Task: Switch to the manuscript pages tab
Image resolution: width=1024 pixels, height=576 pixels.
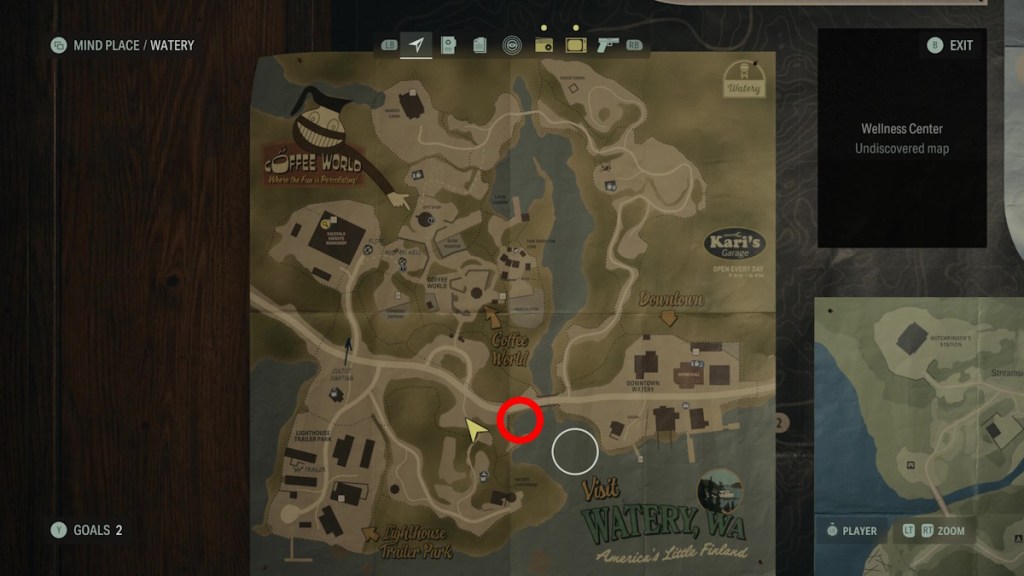Action: tap(480, 45)
